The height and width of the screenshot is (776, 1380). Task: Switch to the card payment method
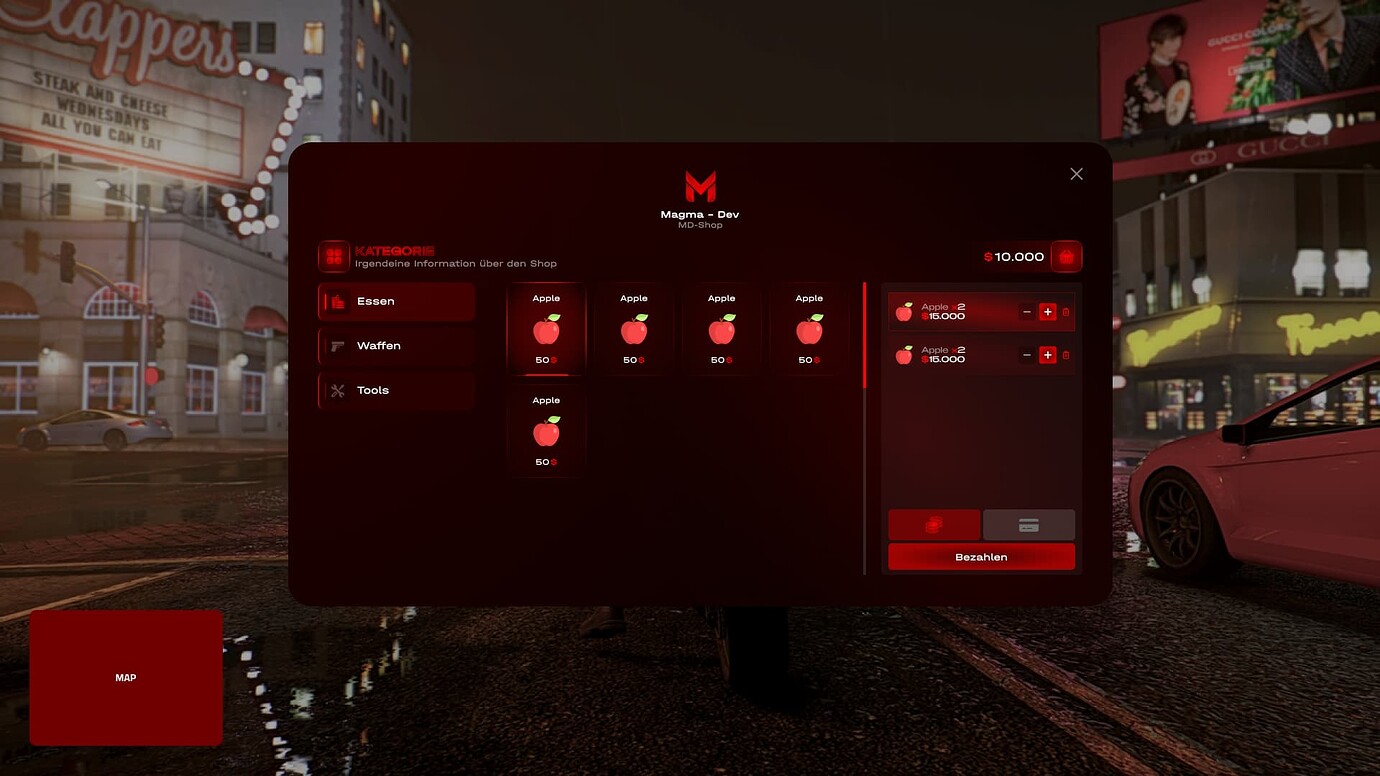(1029, 524)
